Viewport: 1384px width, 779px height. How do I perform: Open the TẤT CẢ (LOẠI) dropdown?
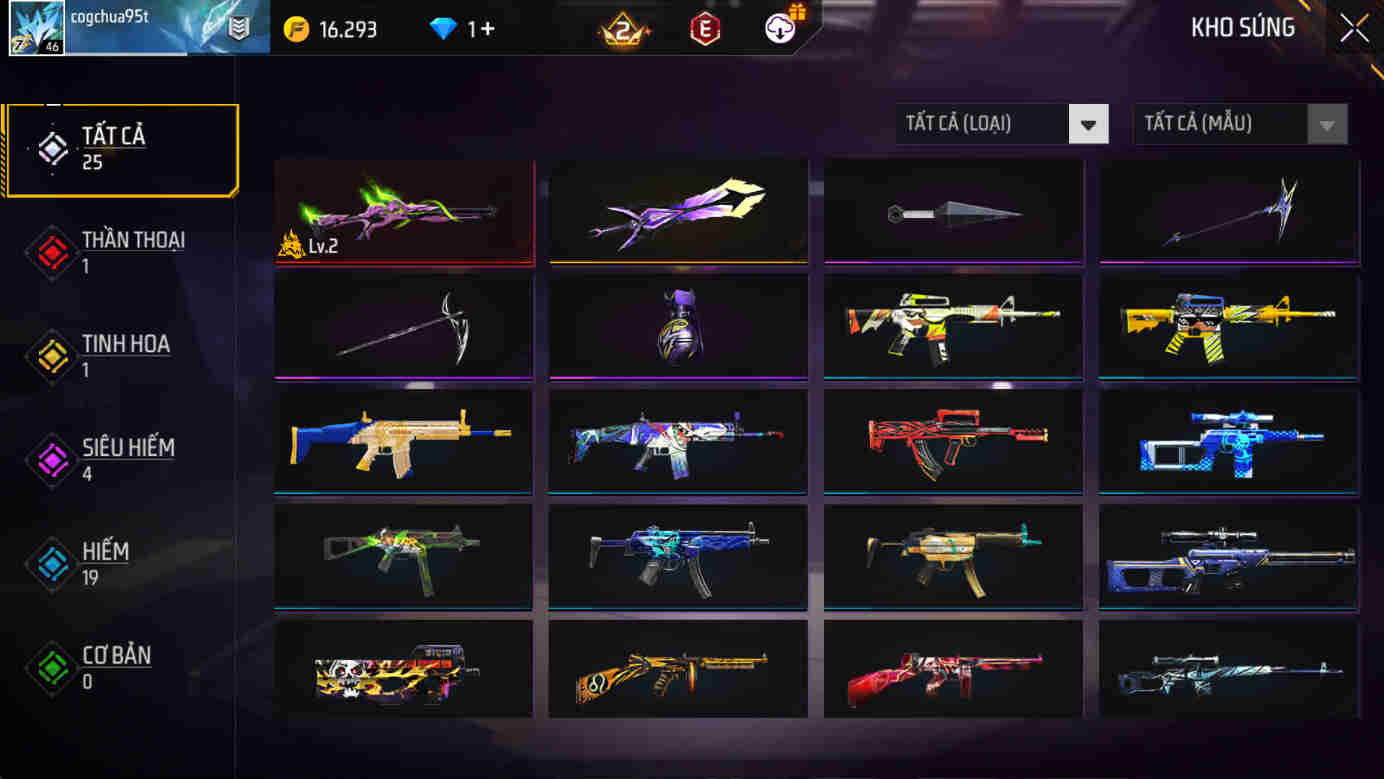(x=1000, y=123)
